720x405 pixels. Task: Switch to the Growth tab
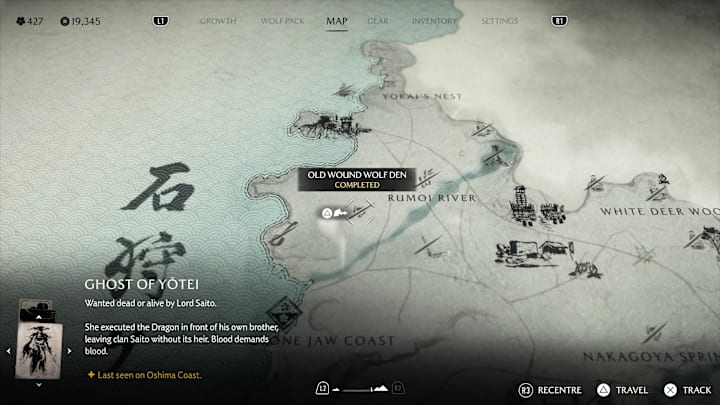pyautogui.click(x=216, y=20)
